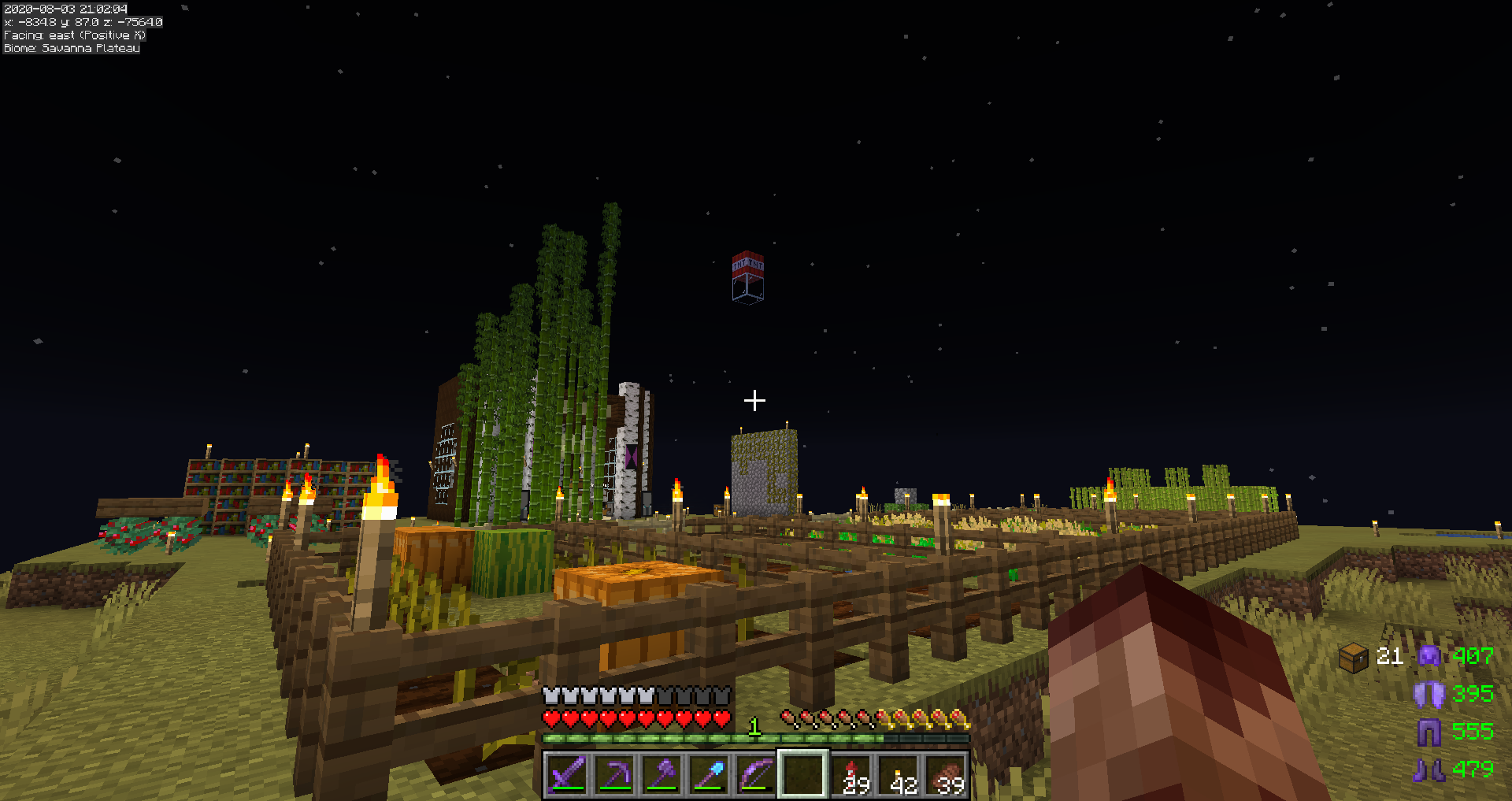Select the enchanted pickaxe hotbar slot
The image size is (1512, 801).
(614, 774)
